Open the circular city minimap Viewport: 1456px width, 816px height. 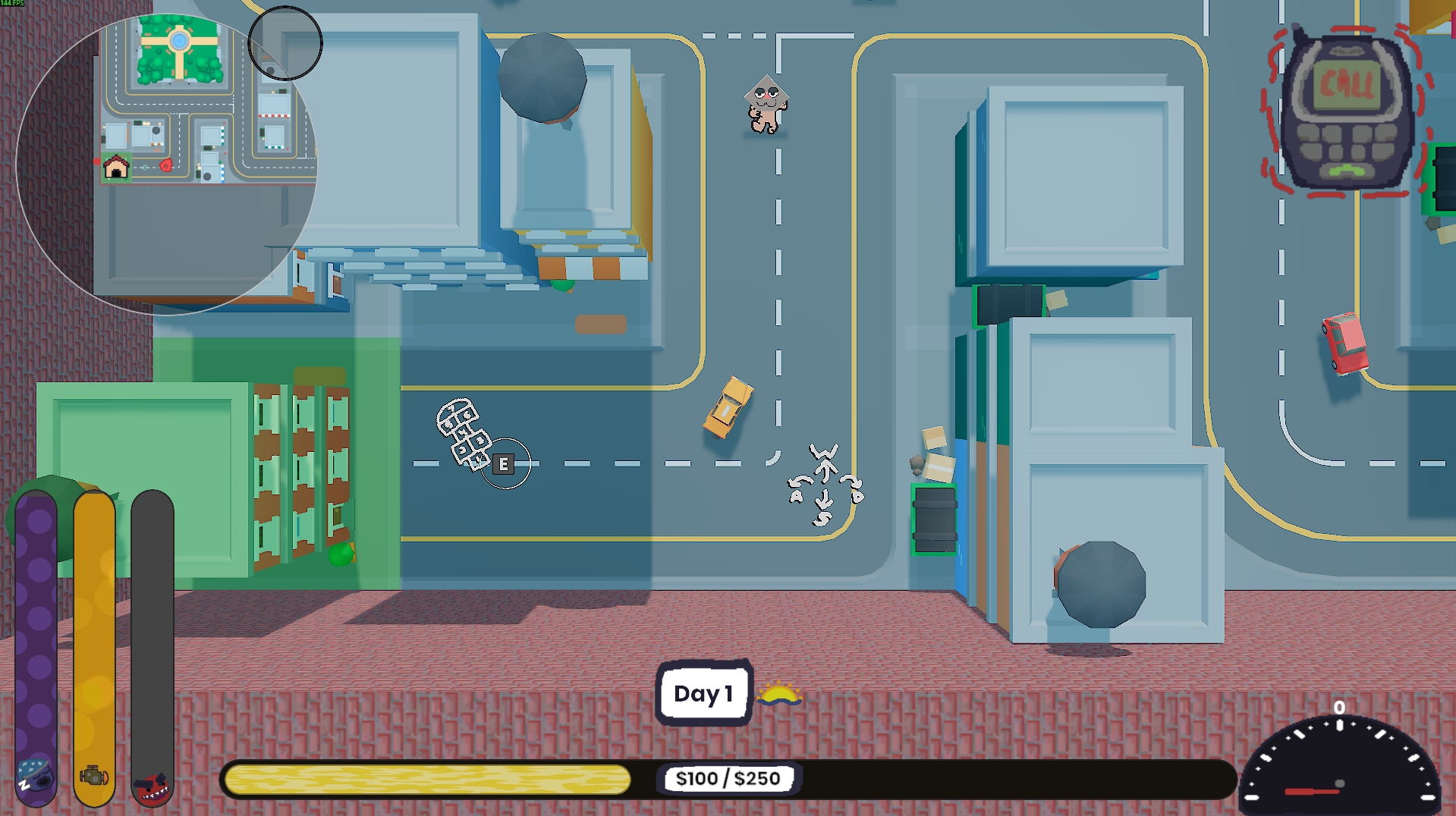(167, 163)
